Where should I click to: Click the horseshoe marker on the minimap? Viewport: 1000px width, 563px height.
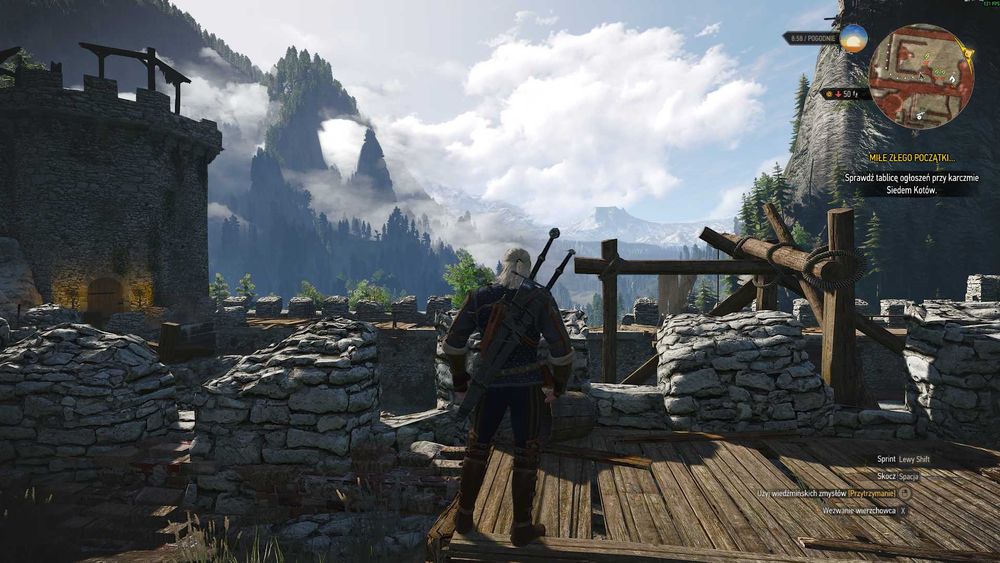coord(953,77)
